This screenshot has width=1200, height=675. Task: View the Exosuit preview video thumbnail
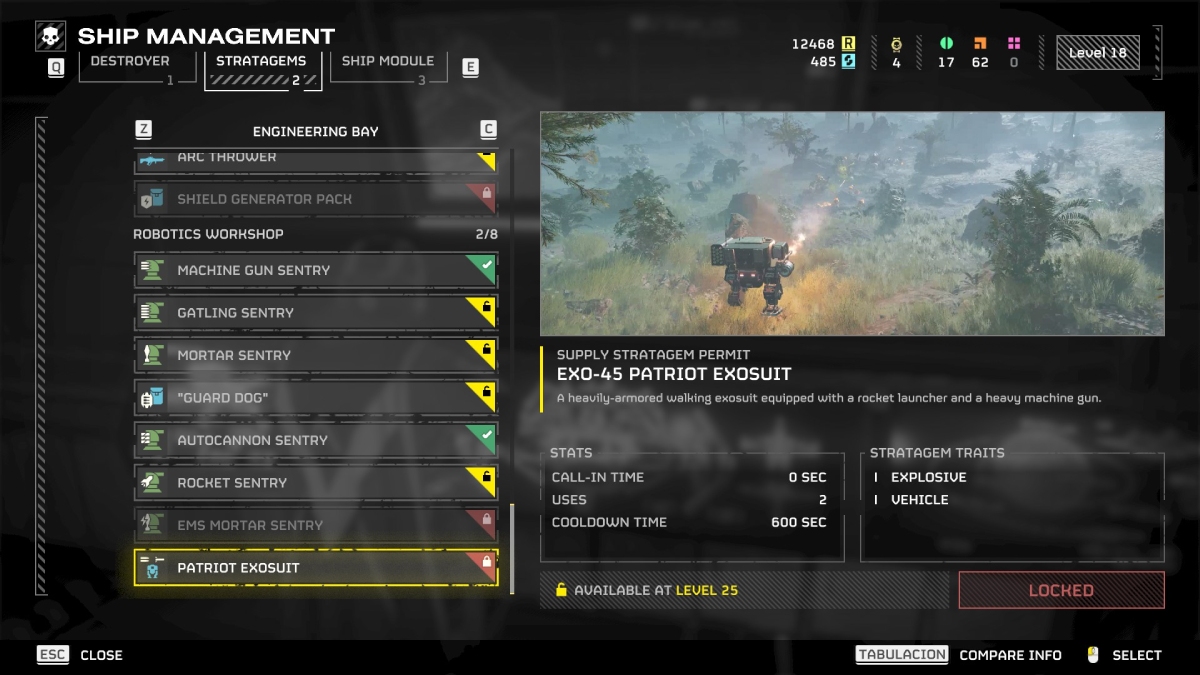(x=852, y=223)
